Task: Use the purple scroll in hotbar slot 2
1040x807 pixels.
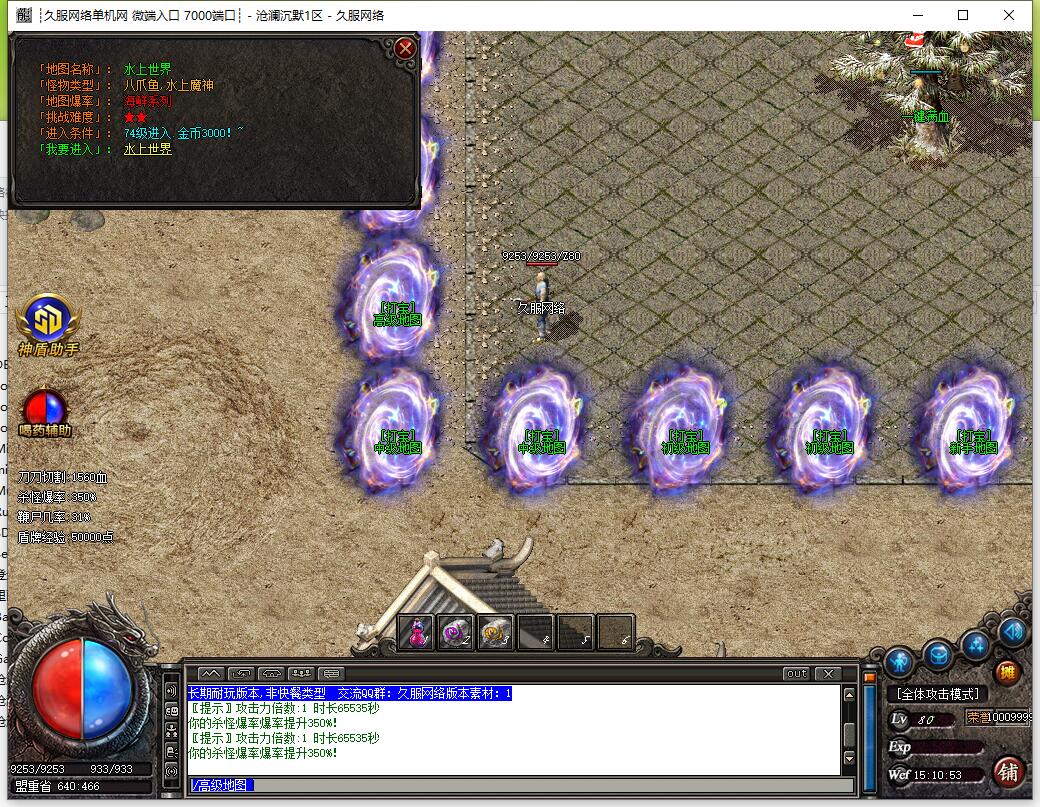Action: (x=455, y=633)
